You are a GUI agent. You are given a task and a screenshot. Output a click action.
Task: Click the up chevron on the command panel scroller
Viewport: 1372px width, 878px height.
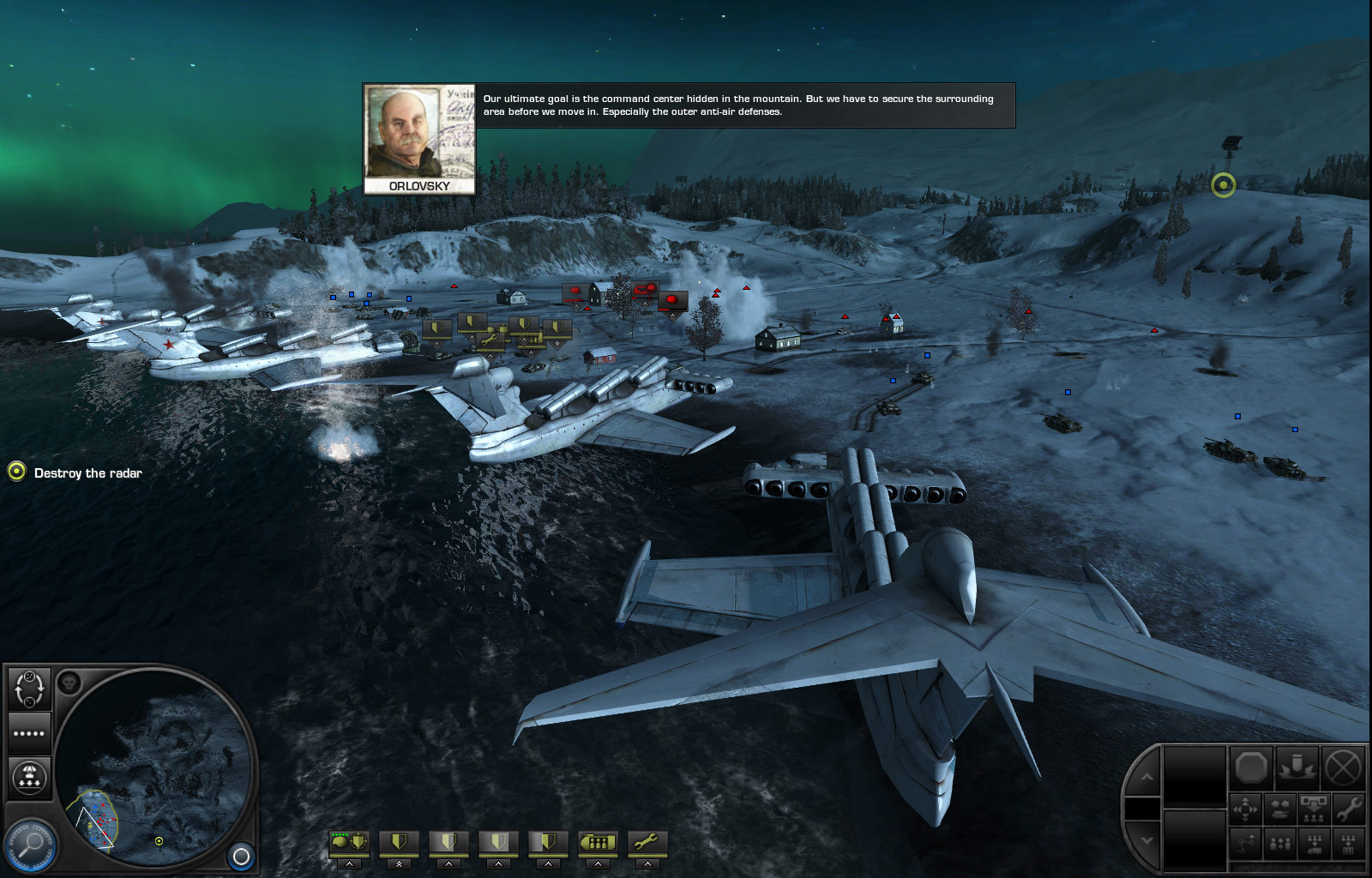pos(1147,775)
